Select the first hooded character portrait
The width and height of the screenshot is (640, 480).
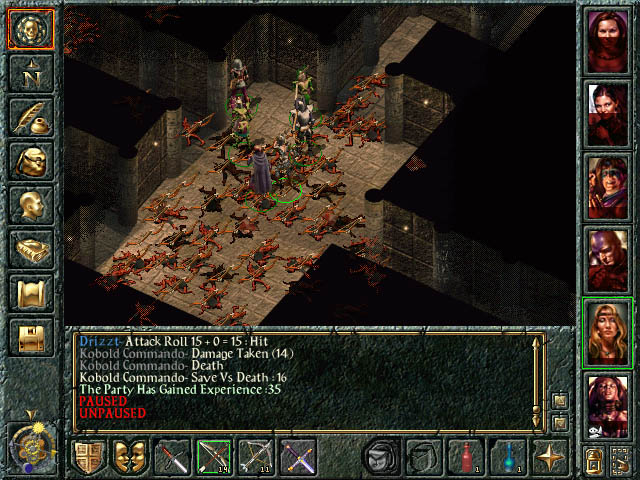click(x=608, y=41)
